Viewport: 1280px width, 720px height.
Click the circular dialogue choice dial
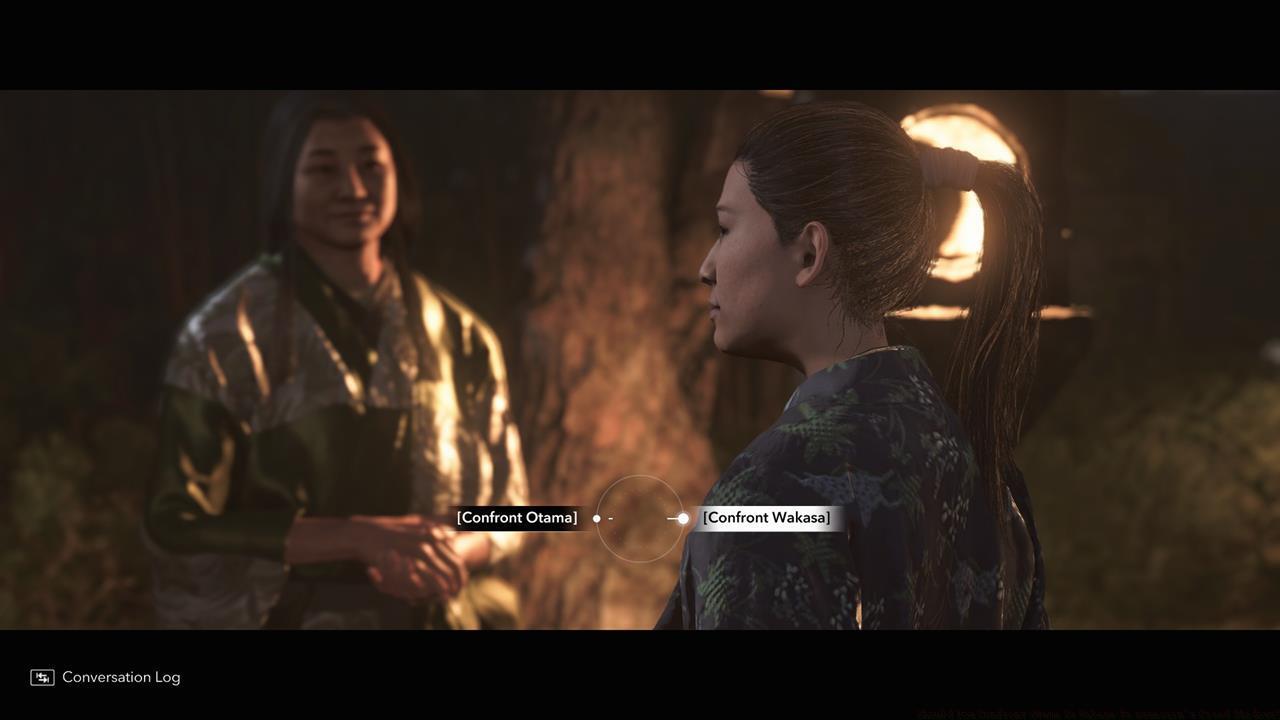point(640,518)
